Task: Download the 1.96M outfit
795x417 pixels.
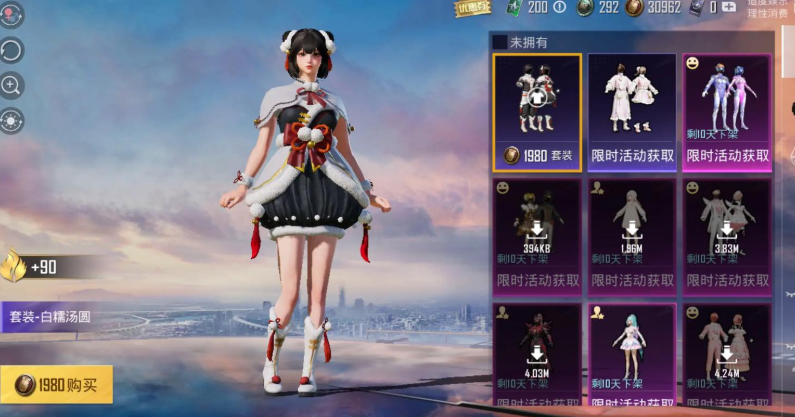Action: tap(632, 234)
